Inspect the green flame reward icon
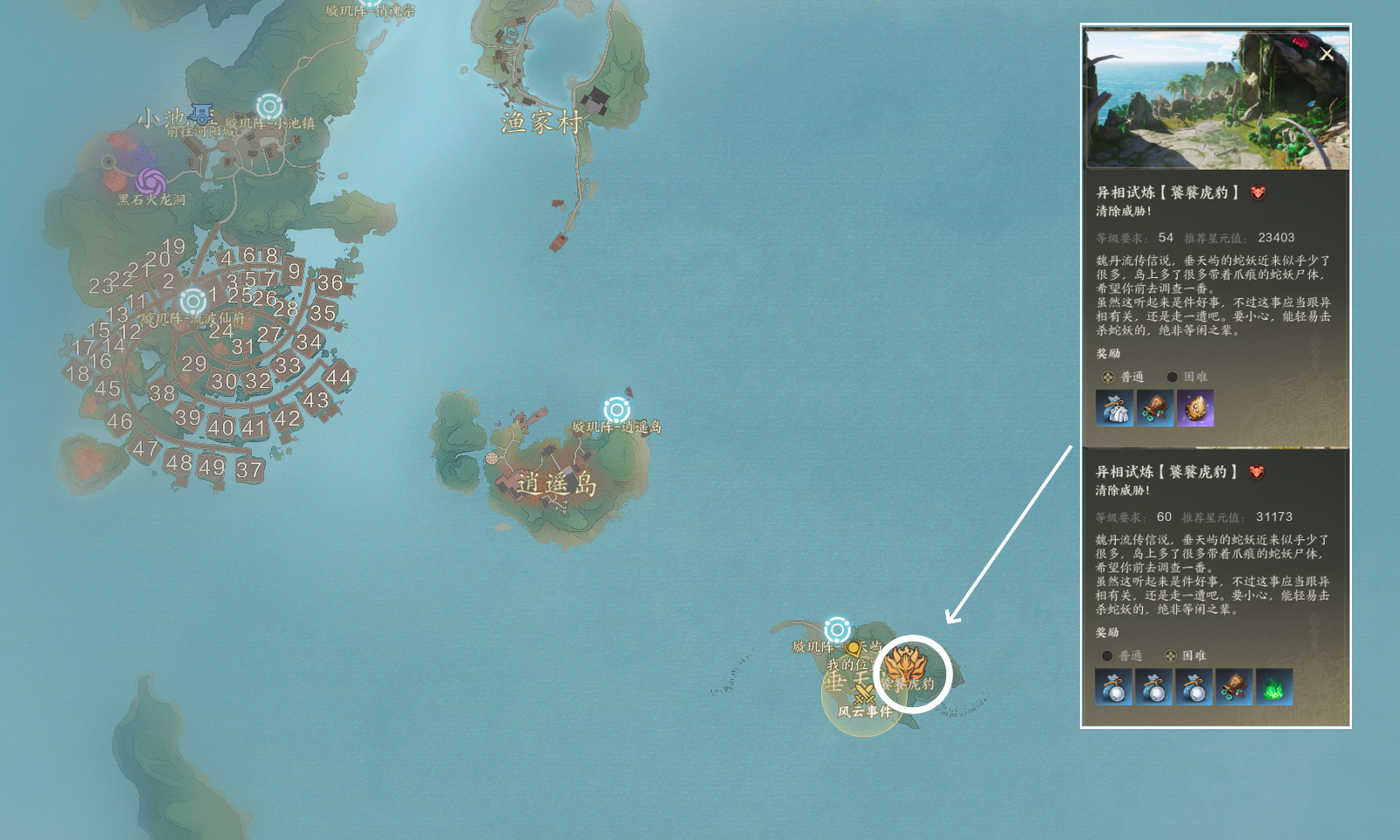 point(1274,687)
